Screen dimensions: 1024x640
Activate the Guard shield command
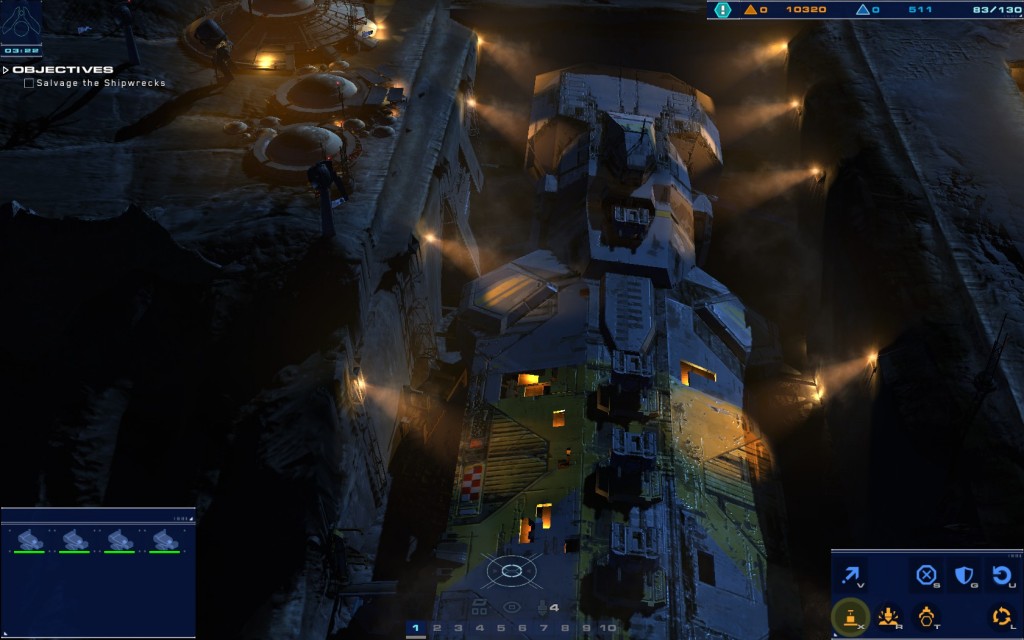point(964,576)
